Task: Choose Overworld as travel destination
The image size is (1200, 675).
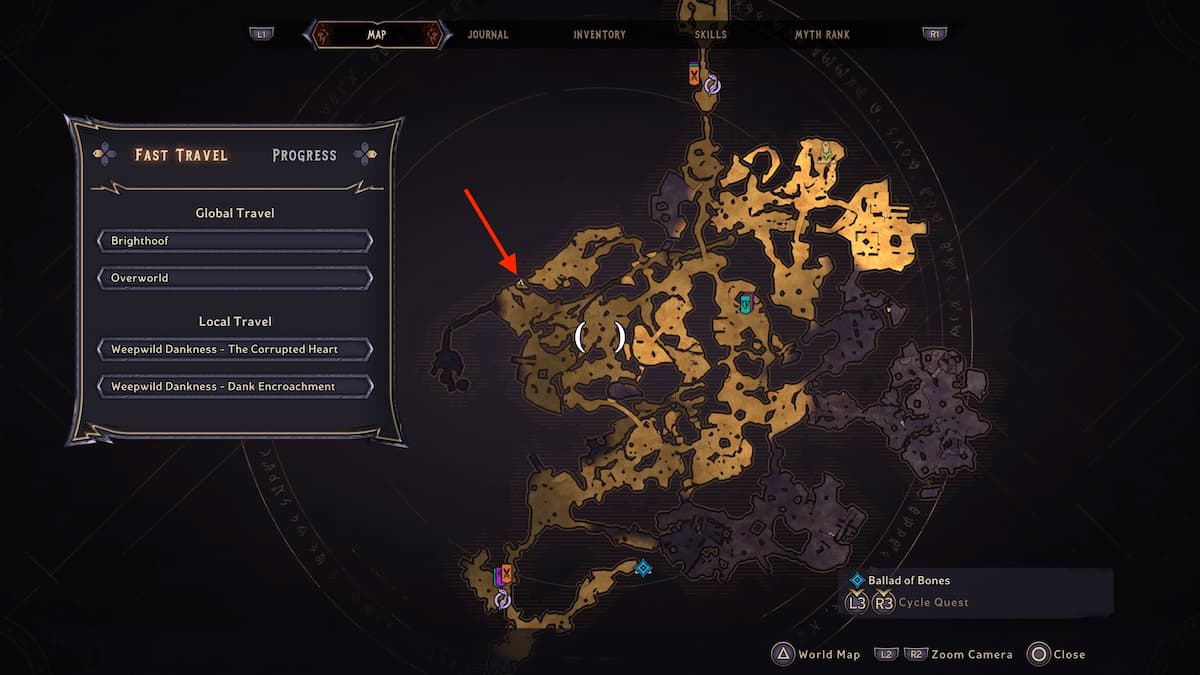Action: pyautogui.click(x=235, y=277)
